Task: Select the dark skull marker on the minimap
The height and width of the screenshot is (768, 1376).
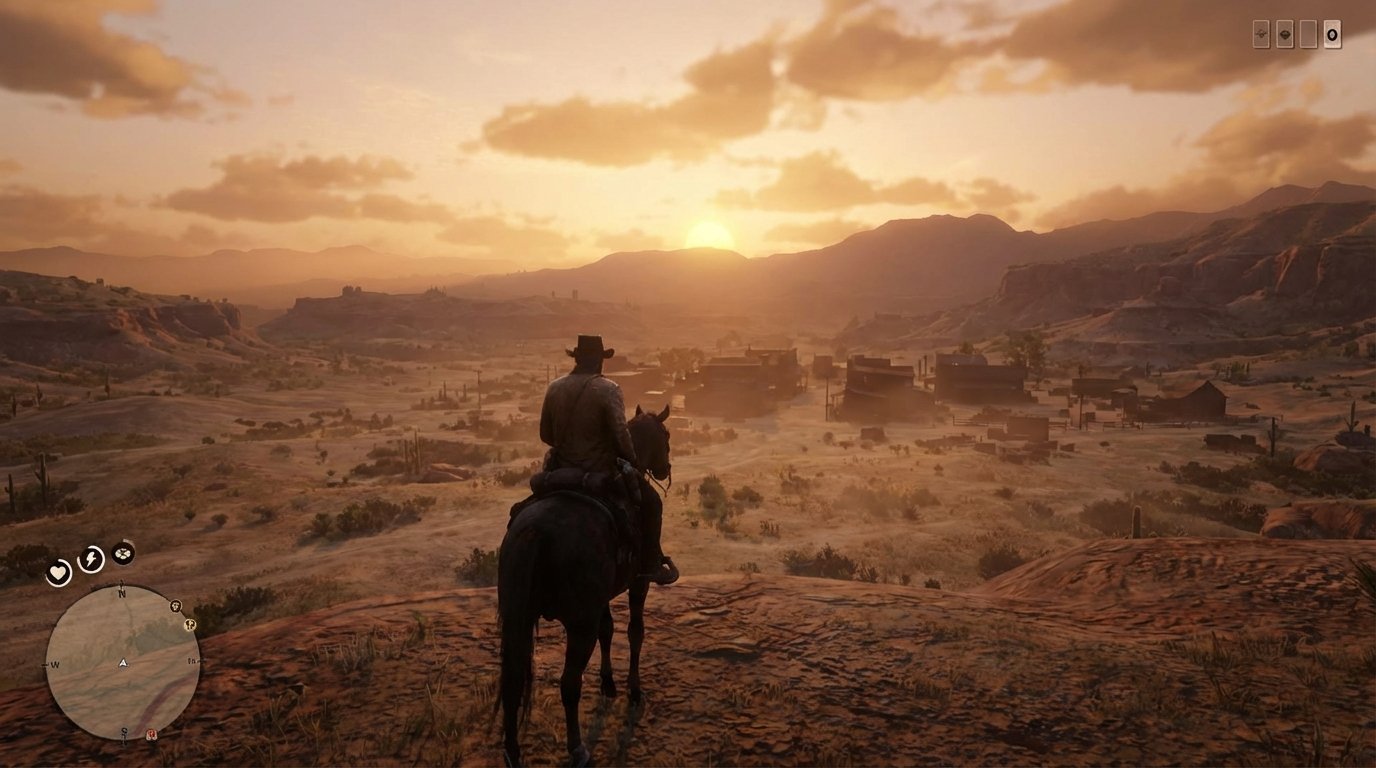Action: (175, 607)
